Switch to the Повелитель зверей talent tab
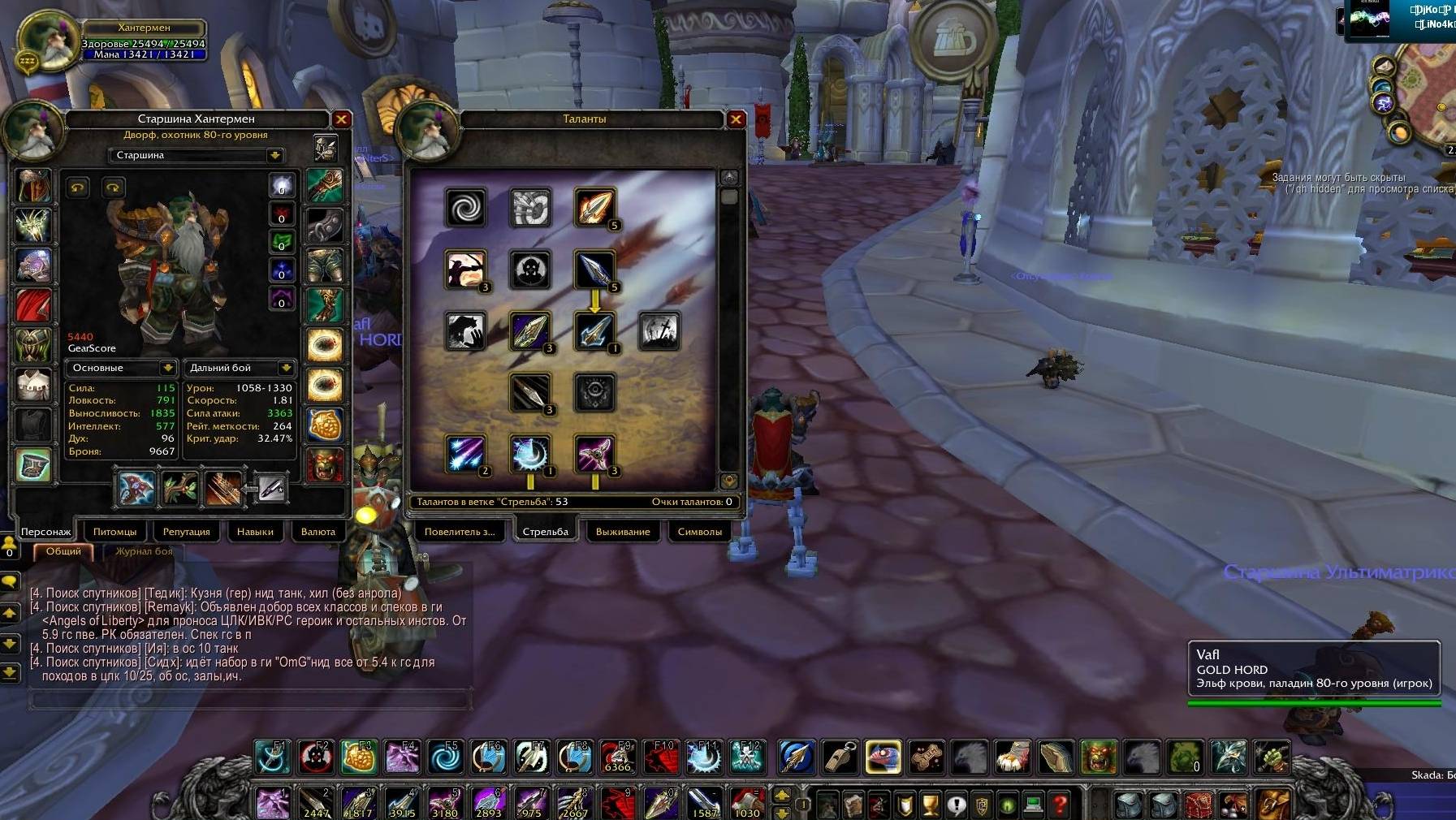The image size is (1456, 820). coord(459,532)
